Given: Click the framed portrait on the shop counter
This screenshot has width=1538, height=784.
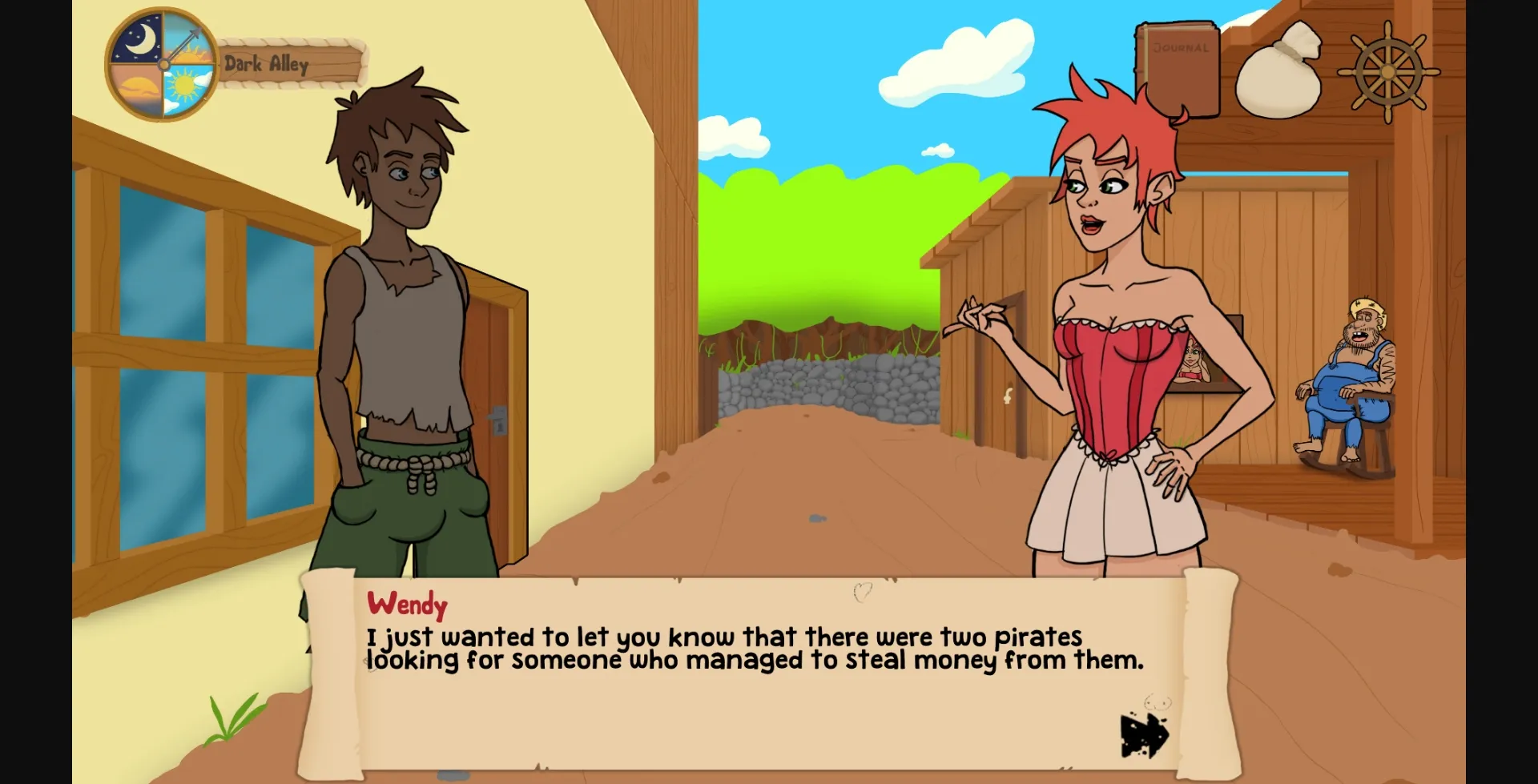Looking at the screenshot, I should pos(1192,362).
